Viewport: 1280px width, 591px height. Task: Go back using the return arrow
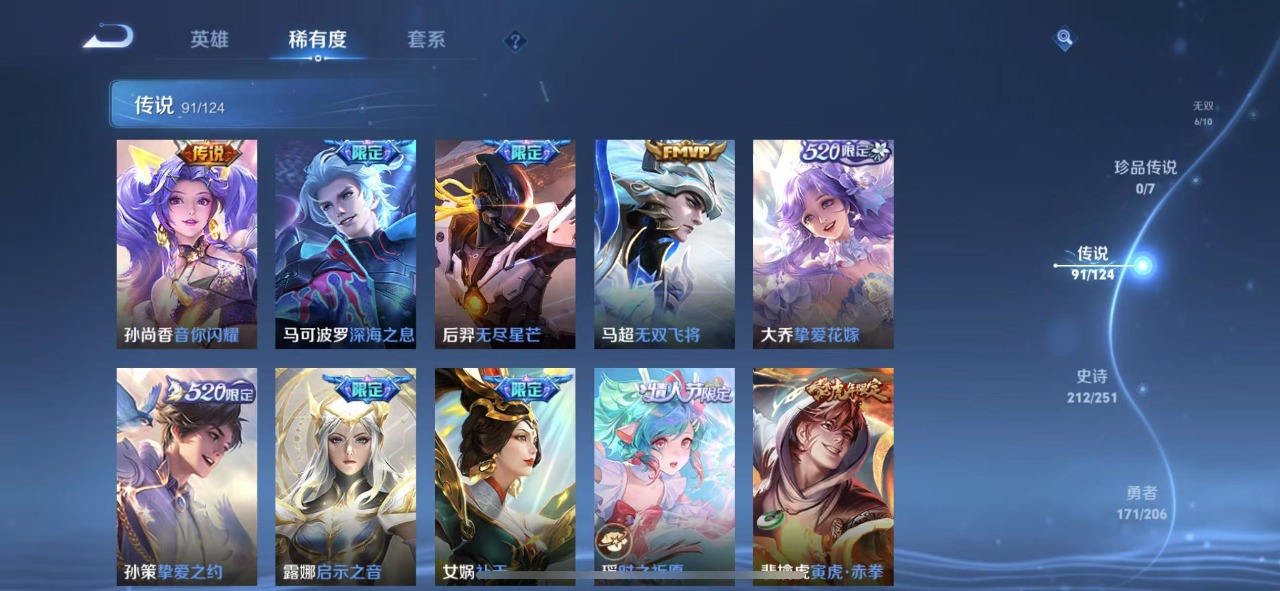point(108,38)
